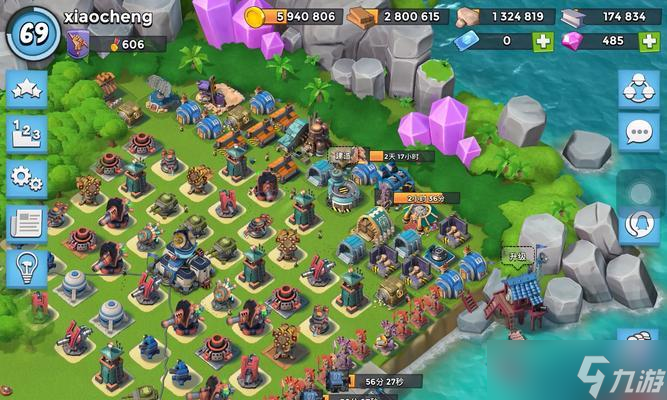The image size is (667, 400).
Task: Open the translucent bell notification button
Action: tap(638, 224)
